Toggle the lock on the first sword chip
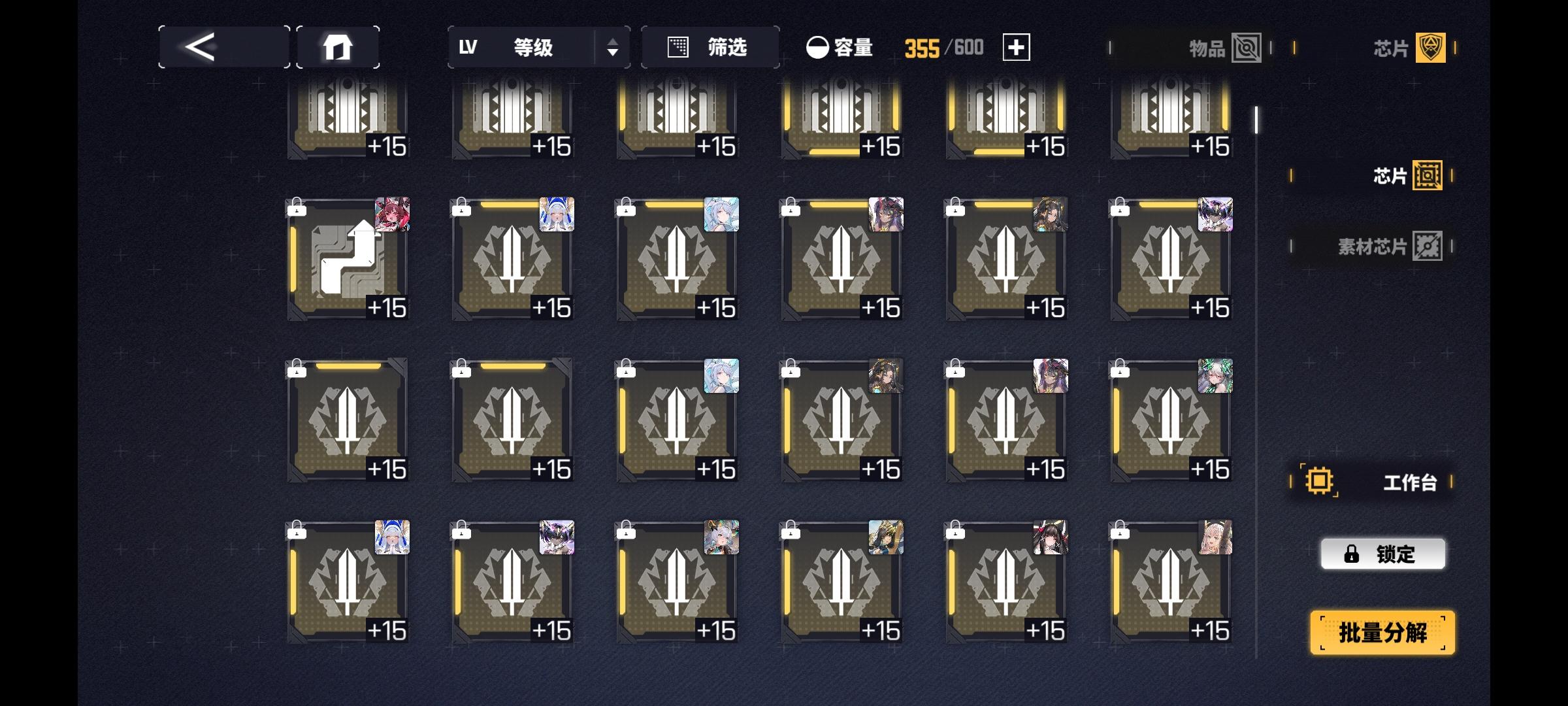 461,209
